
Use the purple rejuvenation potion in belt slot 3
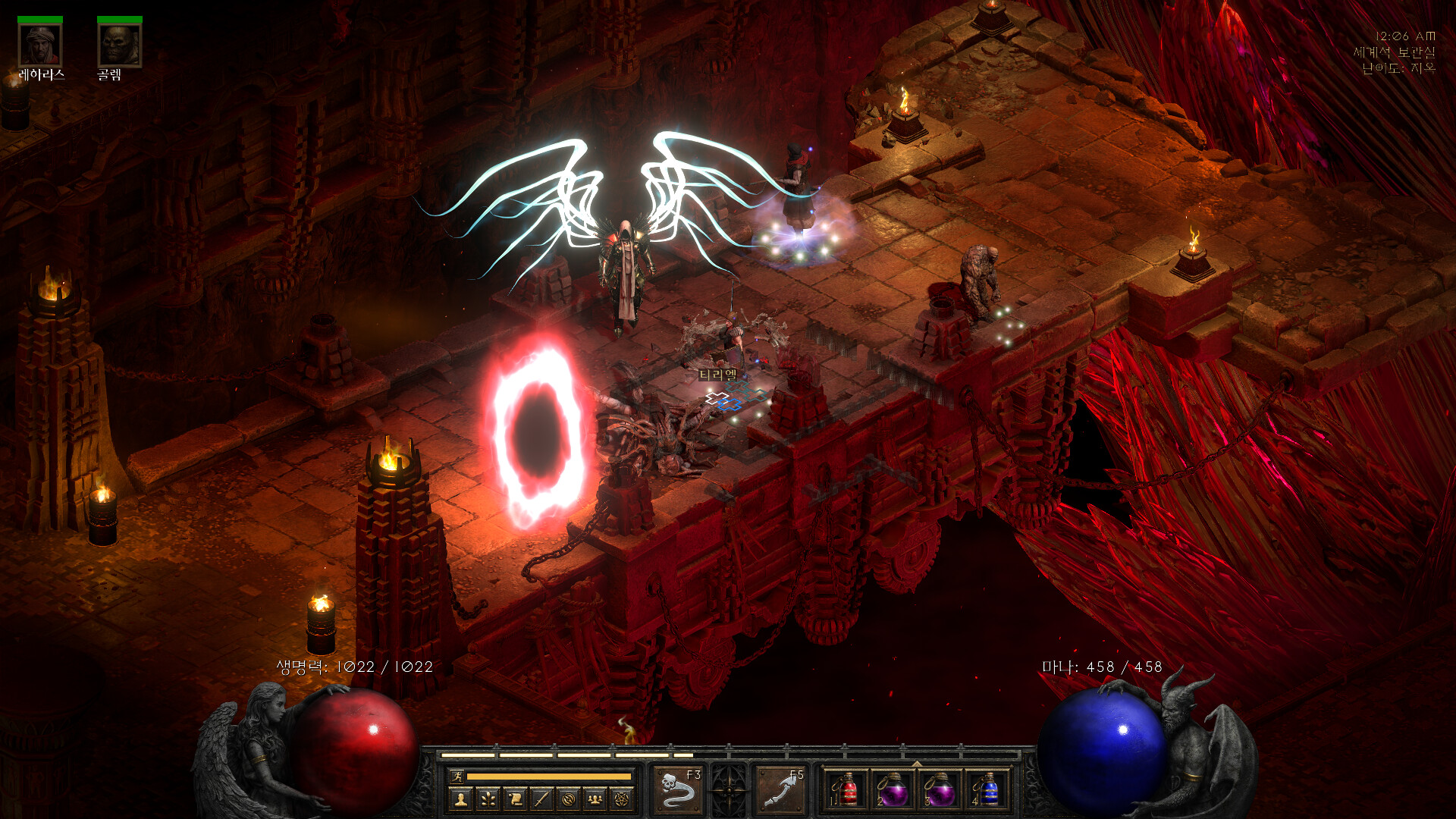[x=941, y=790]
